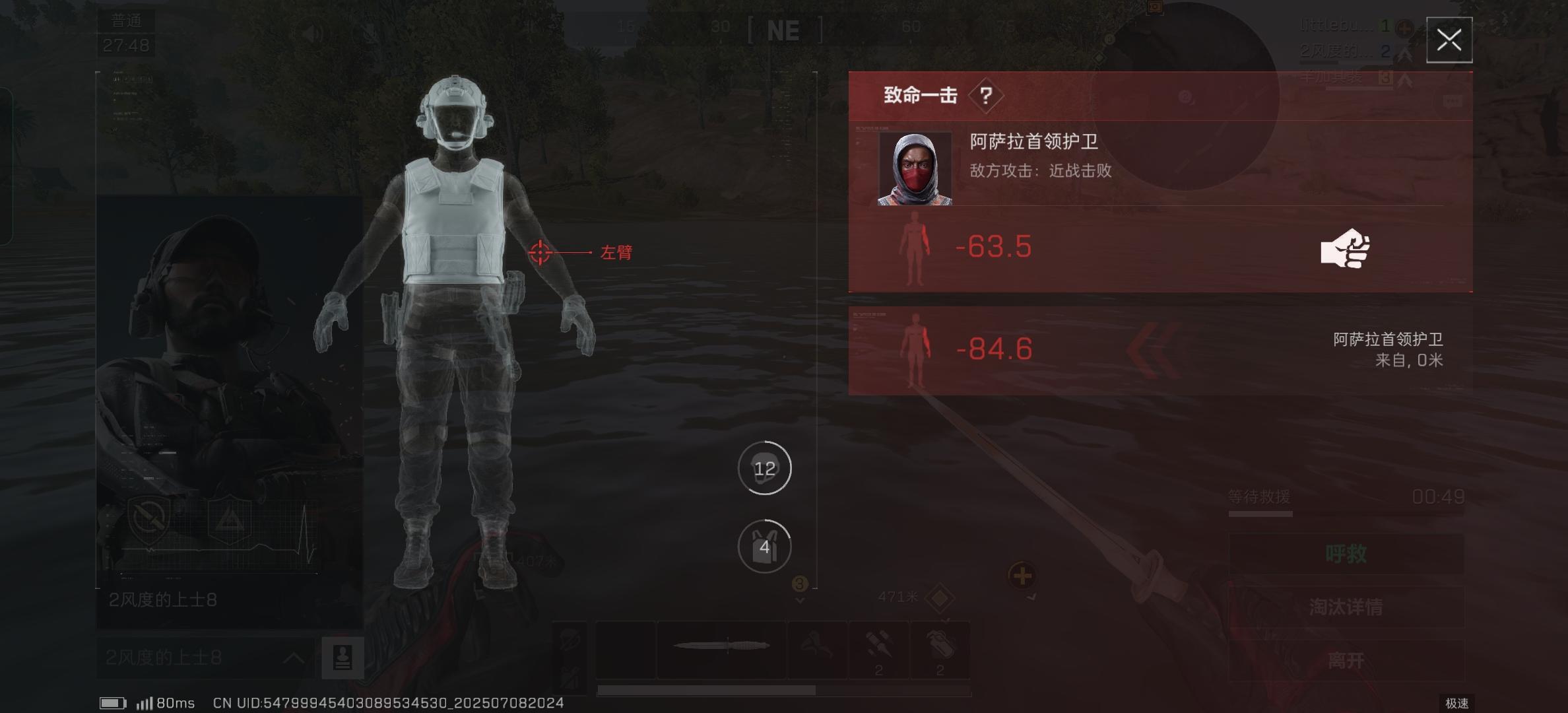Tap the body armor icon showing 4
Screen dimensions: 1568x713
[x=764, y=547]
